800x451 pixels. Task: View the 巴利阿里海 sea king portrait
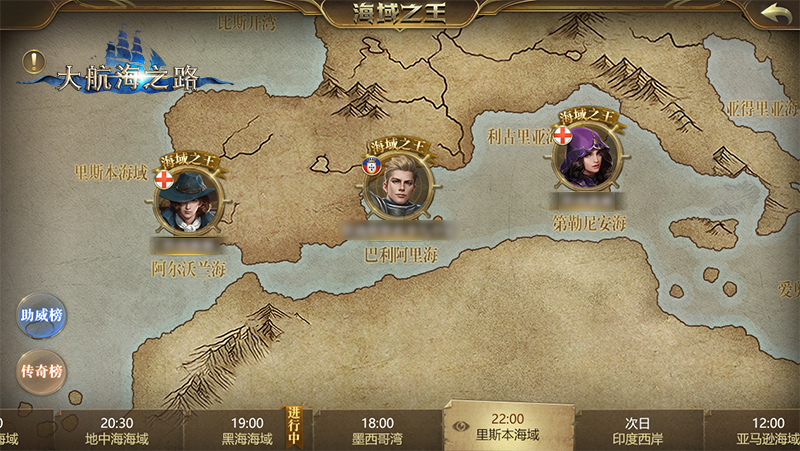pyautogui.click(x=397, y=188)
